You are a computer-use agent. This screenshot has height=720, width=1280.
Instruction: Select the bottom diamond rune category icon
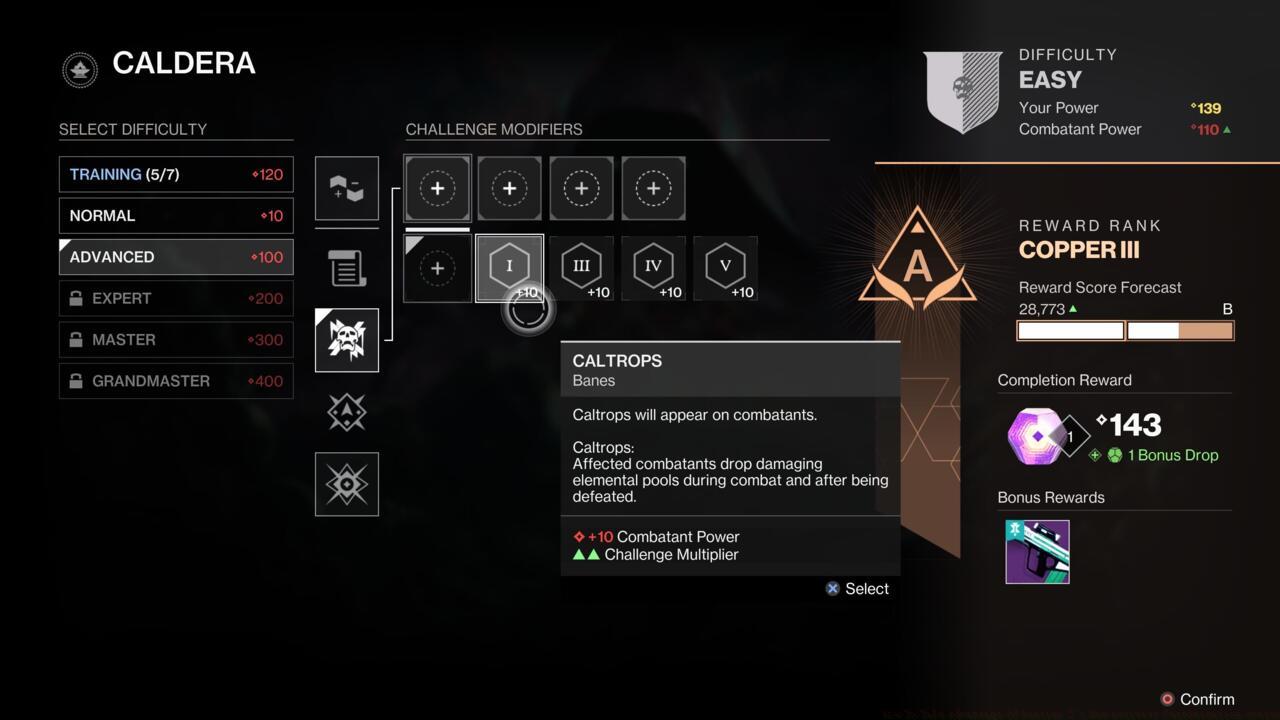pyautogui.click(x=347, y=484)
